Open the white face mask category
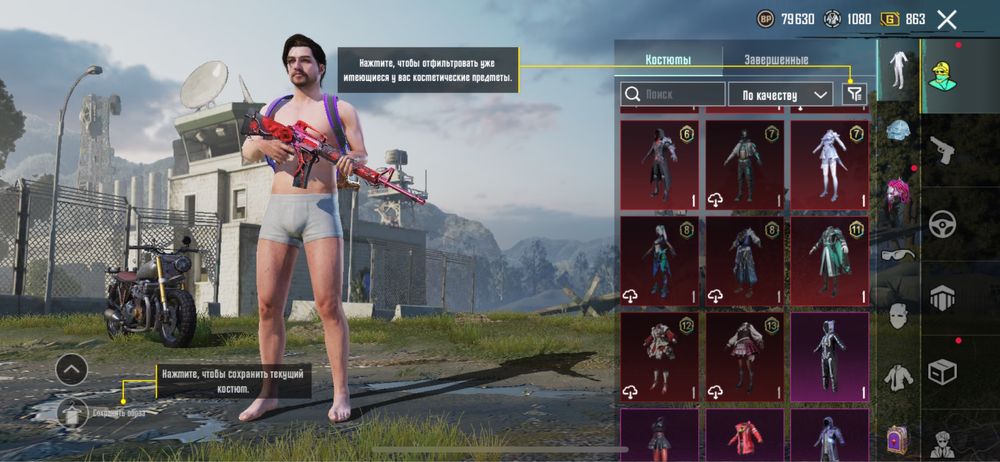This screenshot has height=462, width=1000. (897, 316)
